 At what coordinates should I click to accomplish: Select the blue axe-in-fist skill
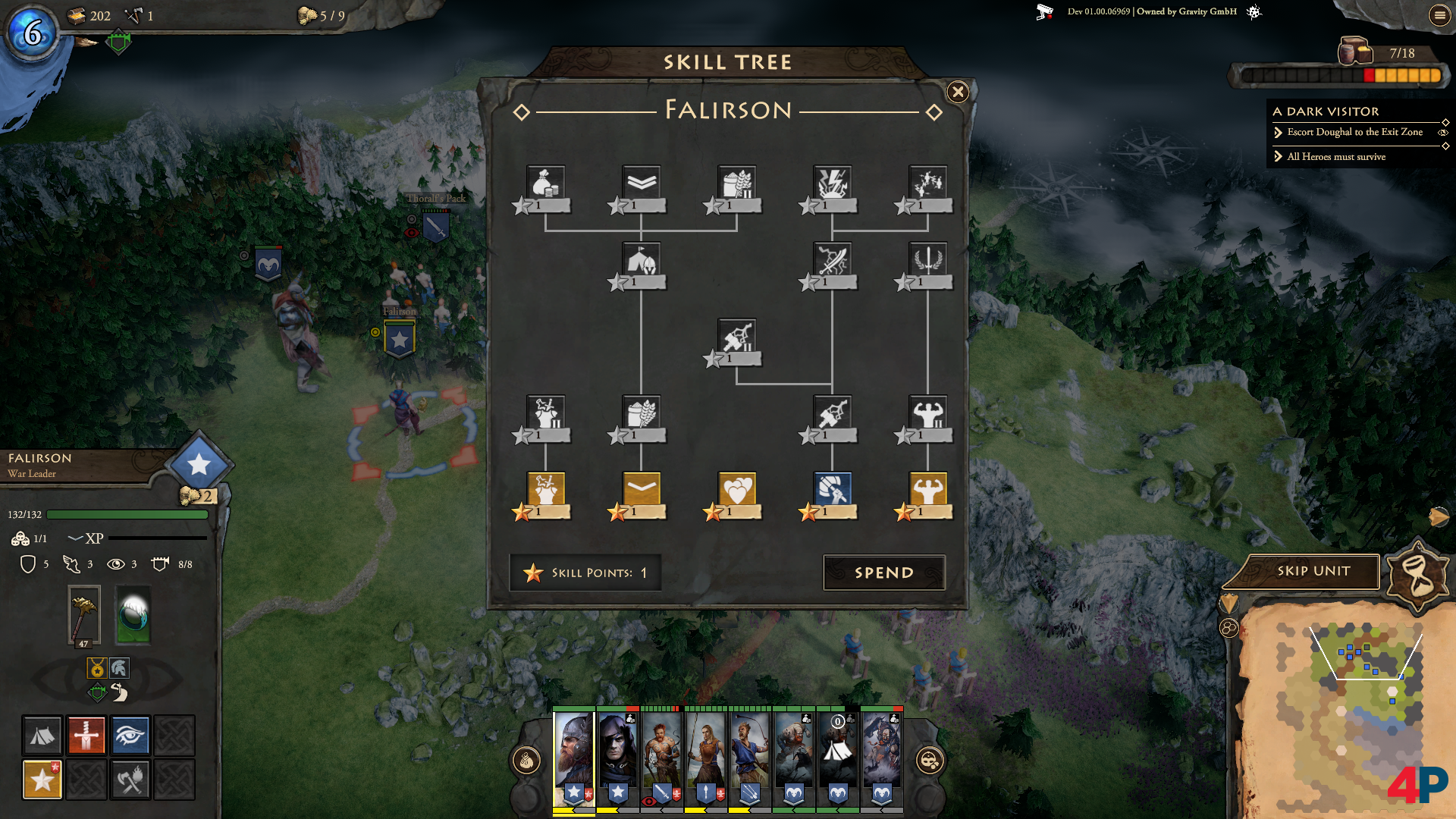pos(833,489)
